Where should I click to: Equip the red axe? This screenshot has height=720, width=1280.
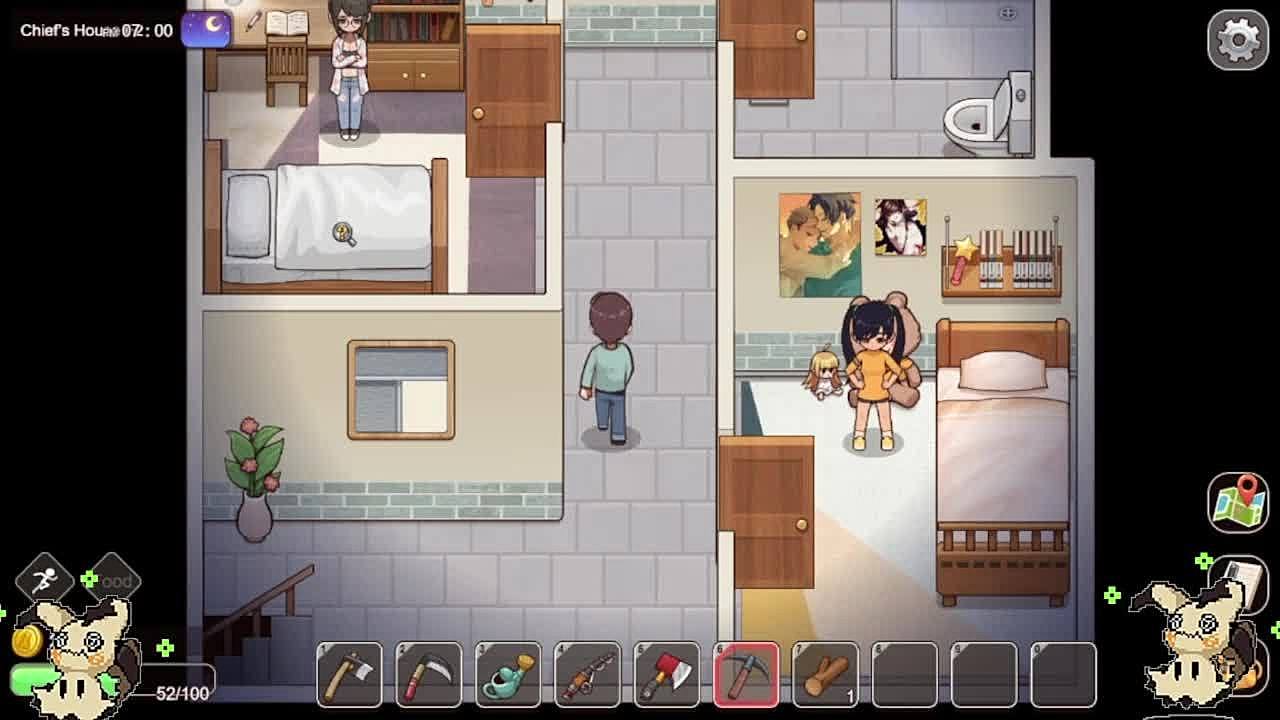(666, 674)
